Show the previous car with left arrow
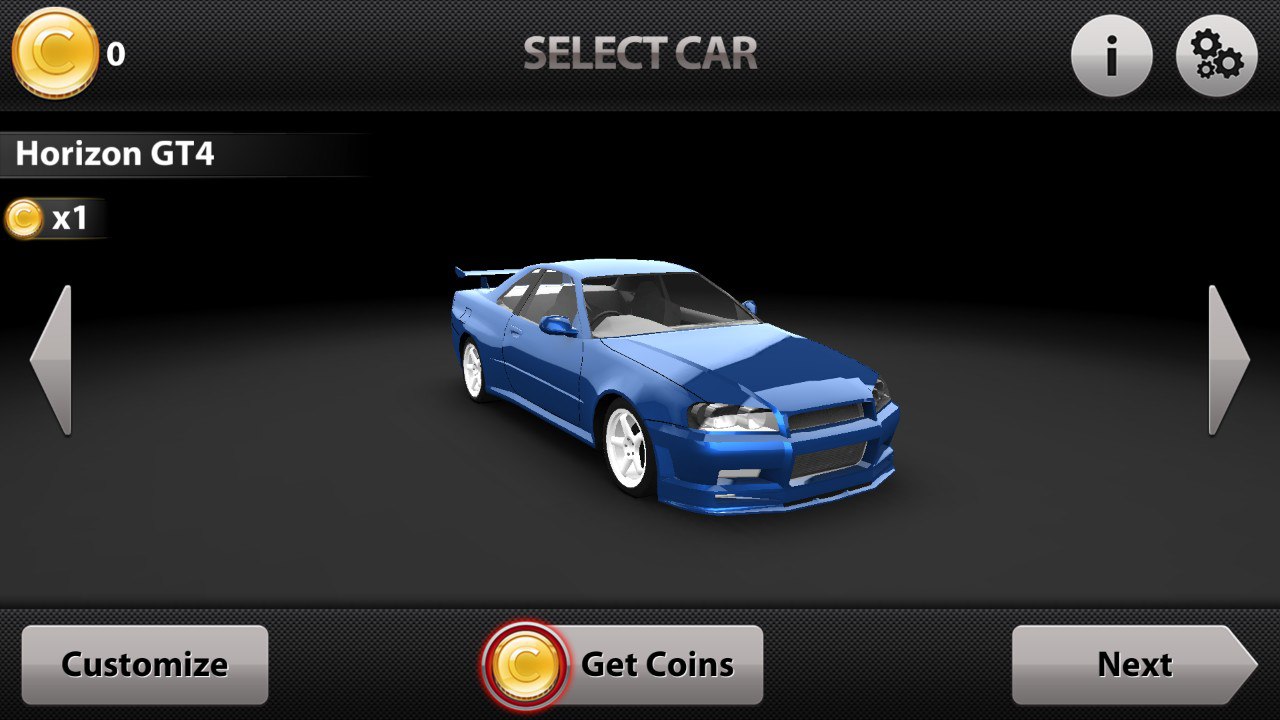 (x=51, y=360)
